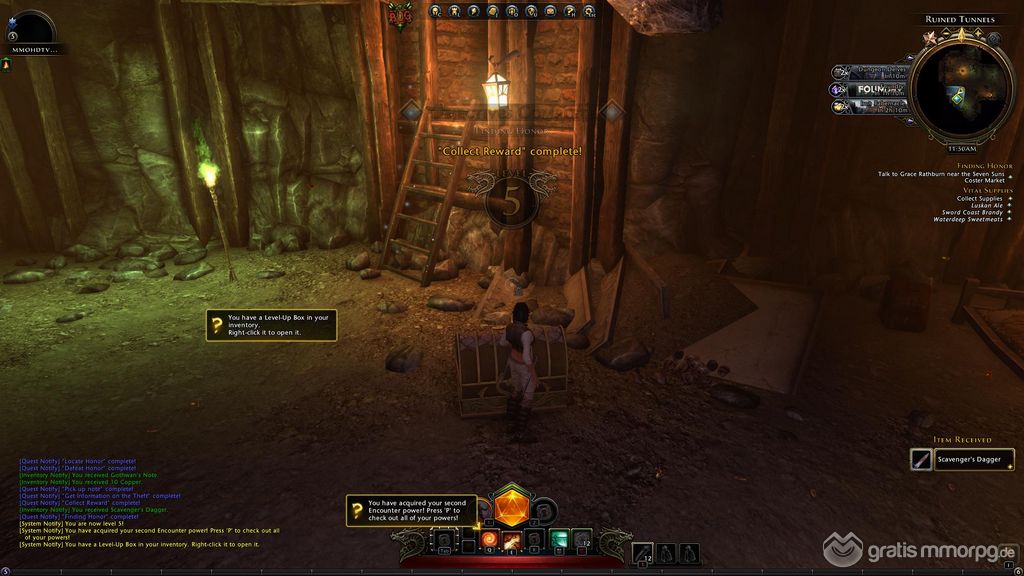Open the Encounter power hint popup
Viewport: 1024px width, 576px height.
coord(408,510)
